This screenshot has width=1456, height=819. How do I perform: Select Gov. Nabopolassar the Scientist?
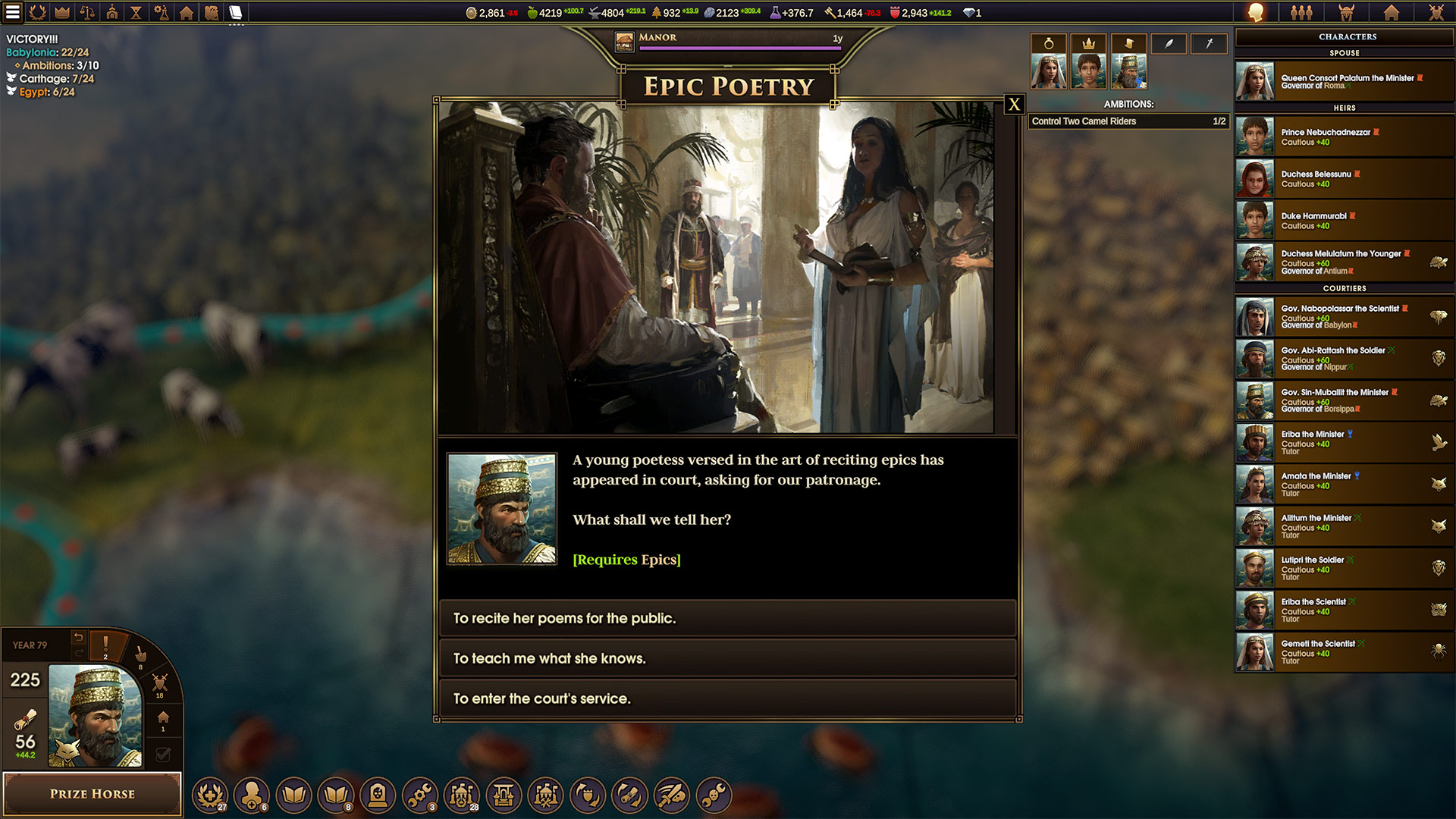(1344, 316)
